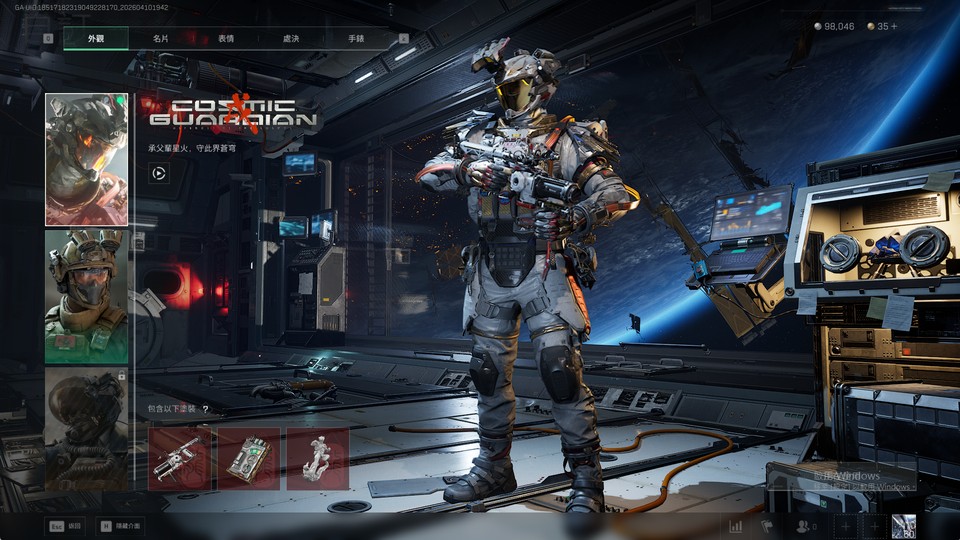View the included weapon skin item

click(179, 459)
